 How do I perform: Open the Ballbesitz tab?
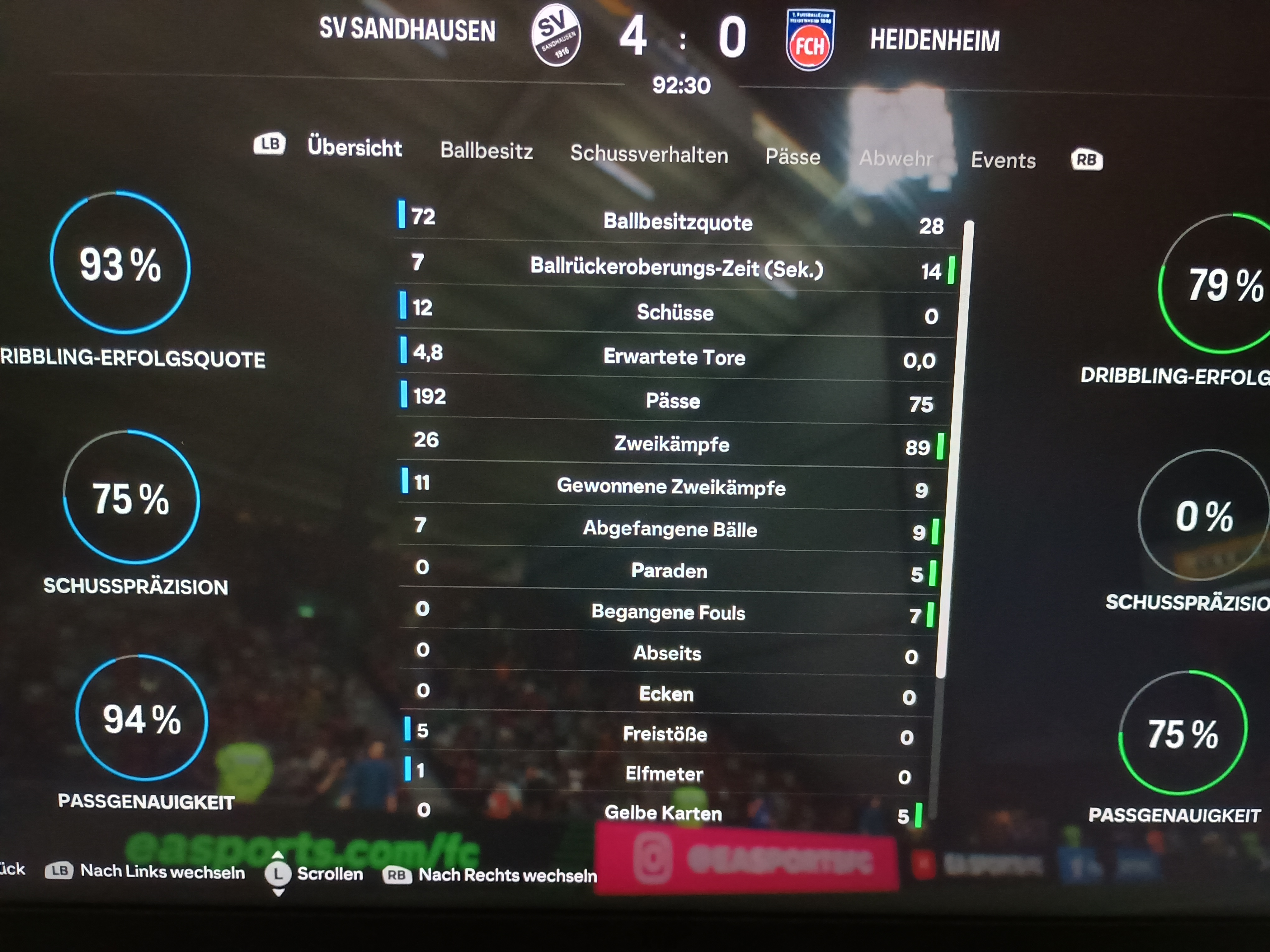pyautogui.click(x=486, y=151)
